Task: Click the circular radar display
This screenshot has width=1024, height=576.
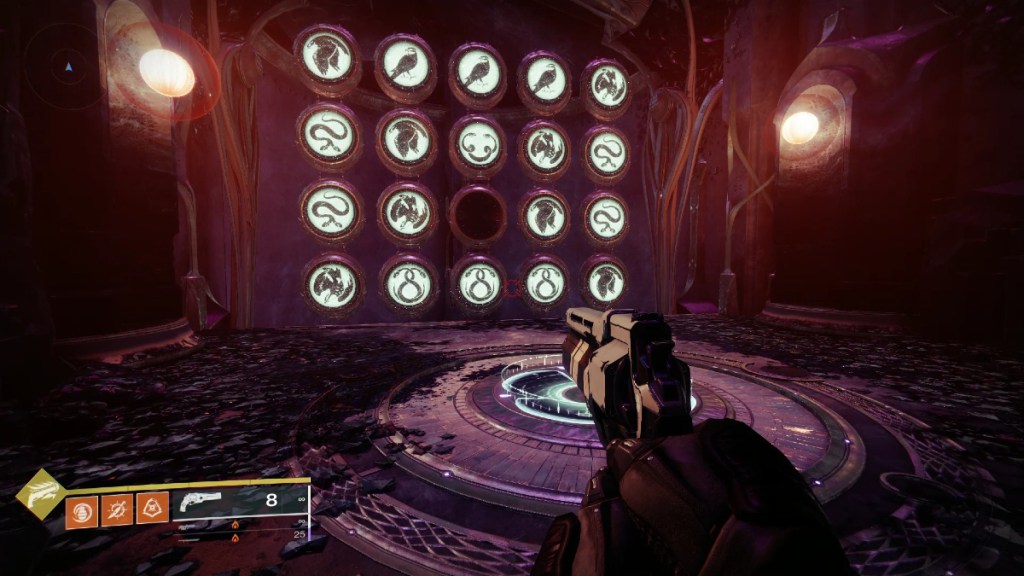Action: pos(68,68)
